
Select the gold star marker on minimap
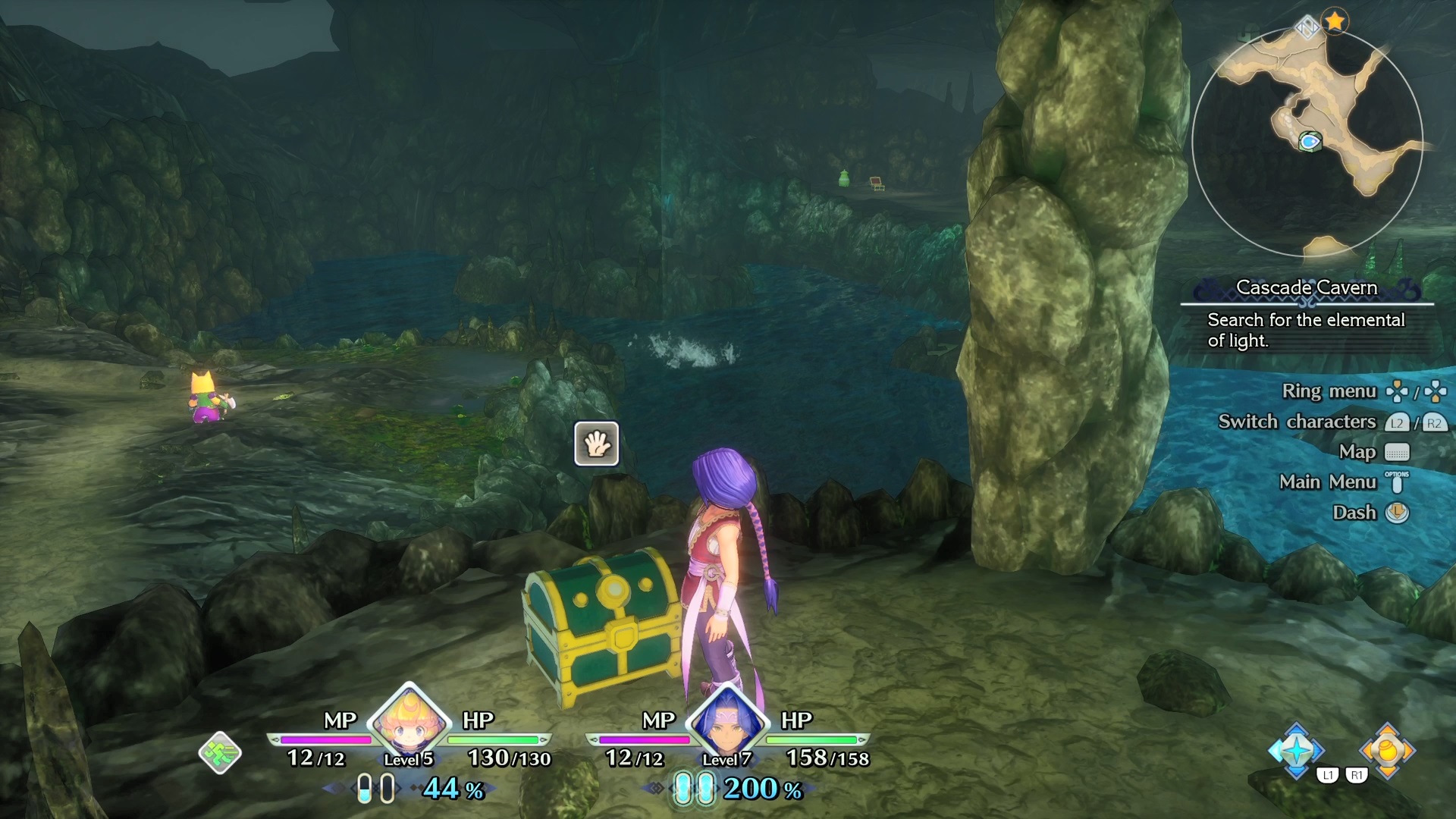pyautogui.click(x=1335, y=21)
